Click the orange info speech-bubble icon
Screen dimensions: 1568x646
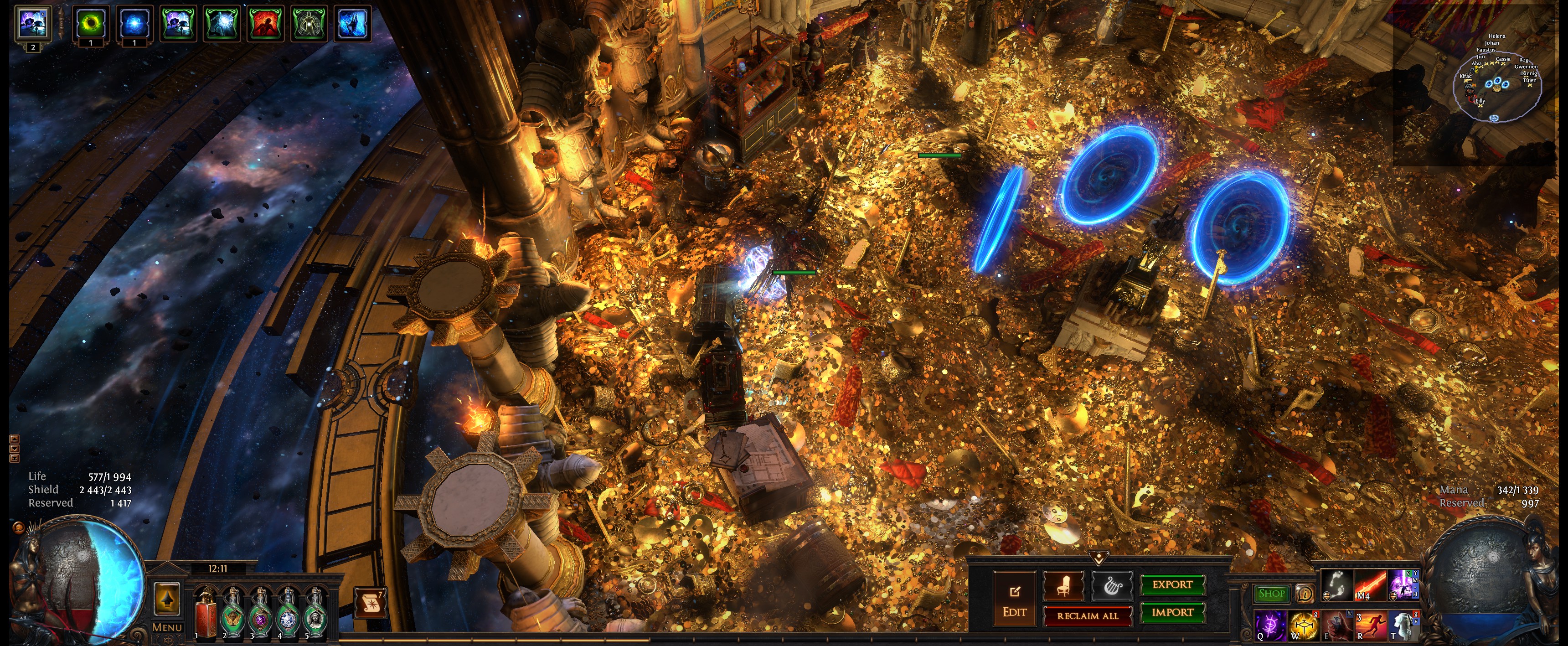(x=1305, y=593)
